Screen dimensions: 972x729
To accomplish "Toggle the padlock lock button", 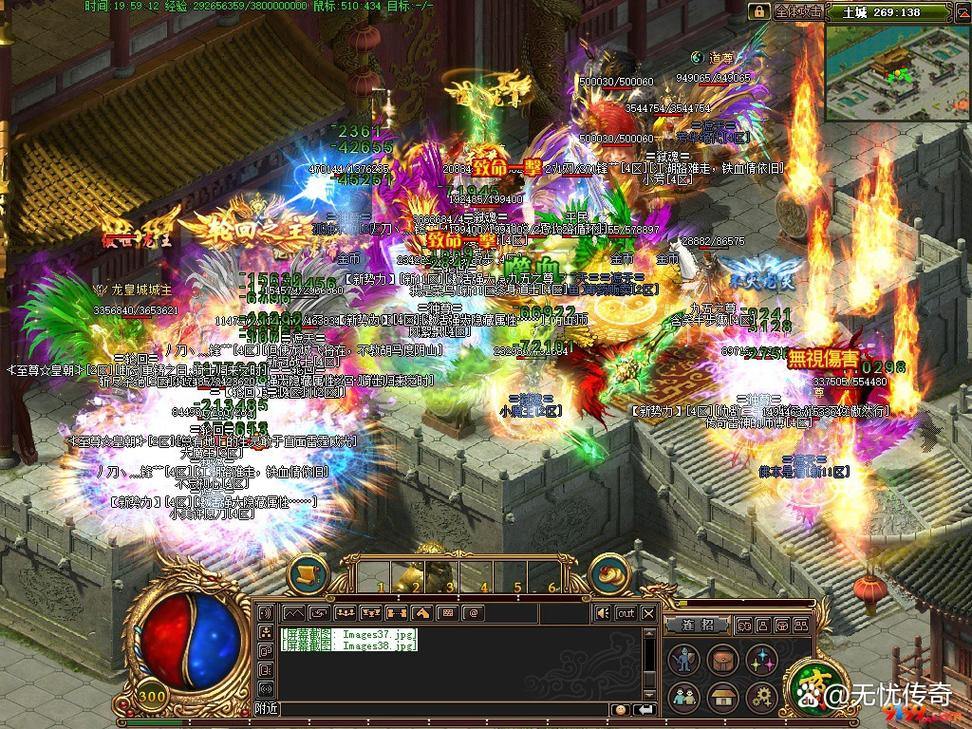I will pyautogui.click(x=759, y=11).
